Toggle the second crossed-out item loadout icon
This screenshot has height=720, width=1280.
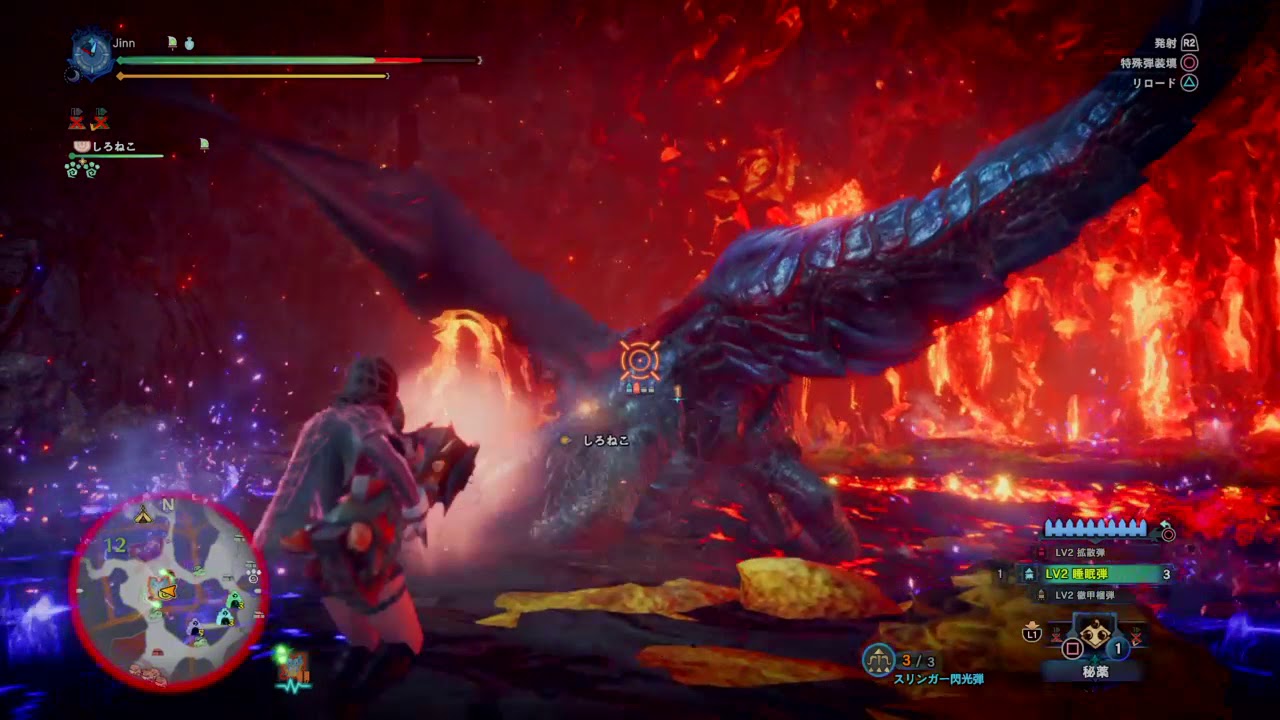tap(100, 119)
